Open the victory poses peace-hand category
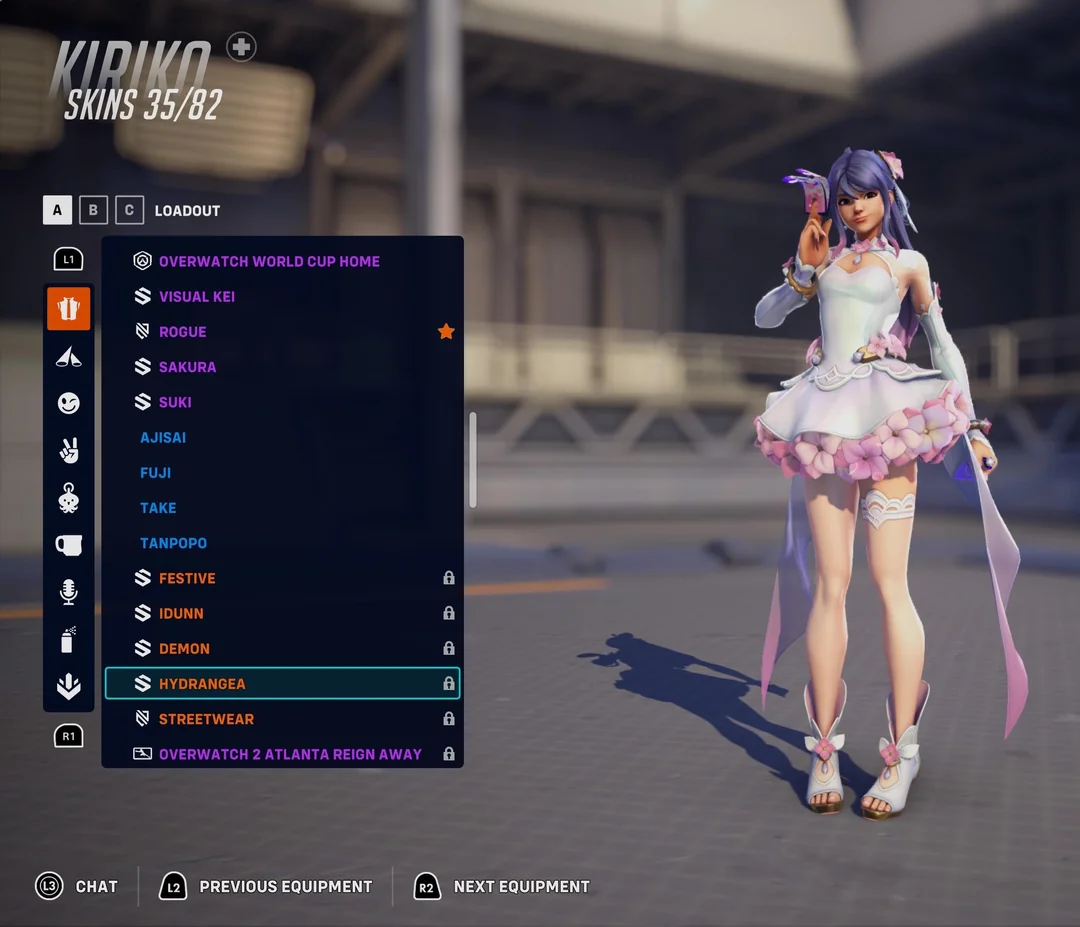Image resolution: width=1080 pixels, height=927 pixels. [68, 450]
